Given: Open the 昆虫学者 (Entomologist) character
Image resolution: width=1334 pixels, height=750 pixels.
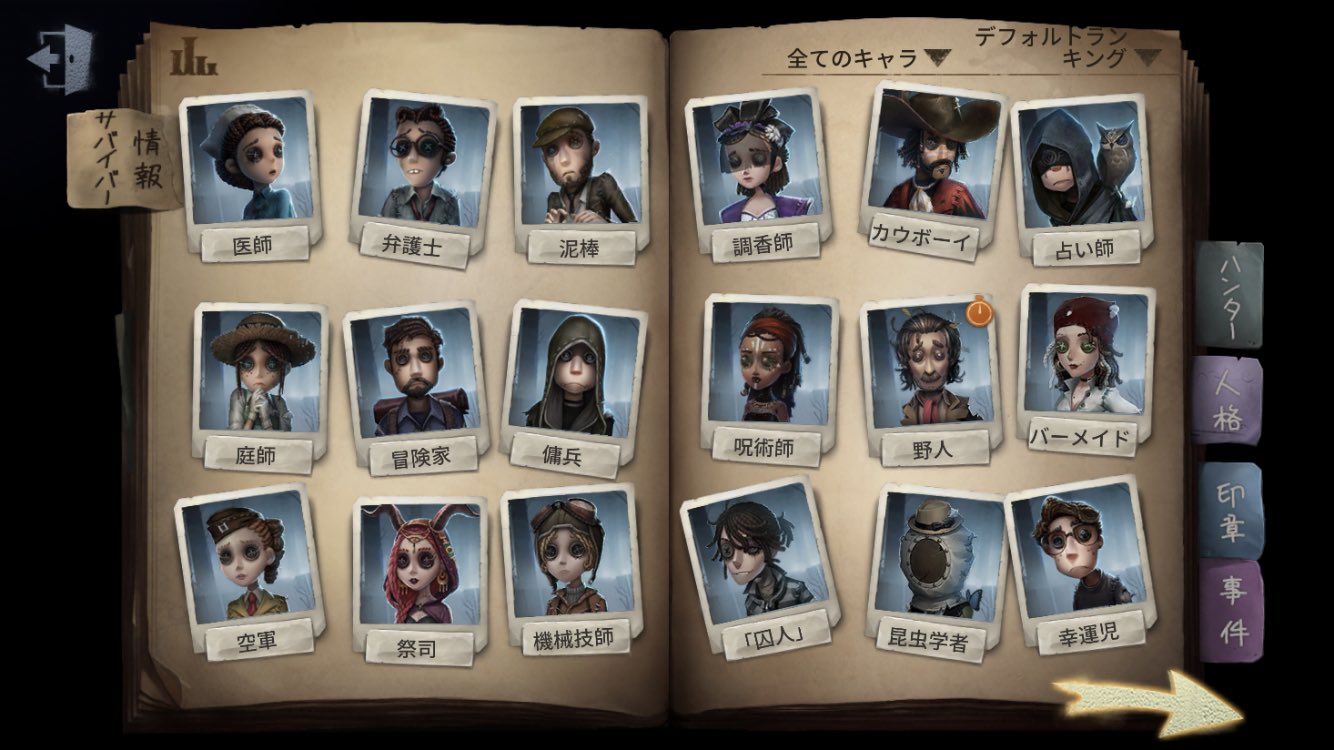Looking at the screenshot, I should click(935, 565).
